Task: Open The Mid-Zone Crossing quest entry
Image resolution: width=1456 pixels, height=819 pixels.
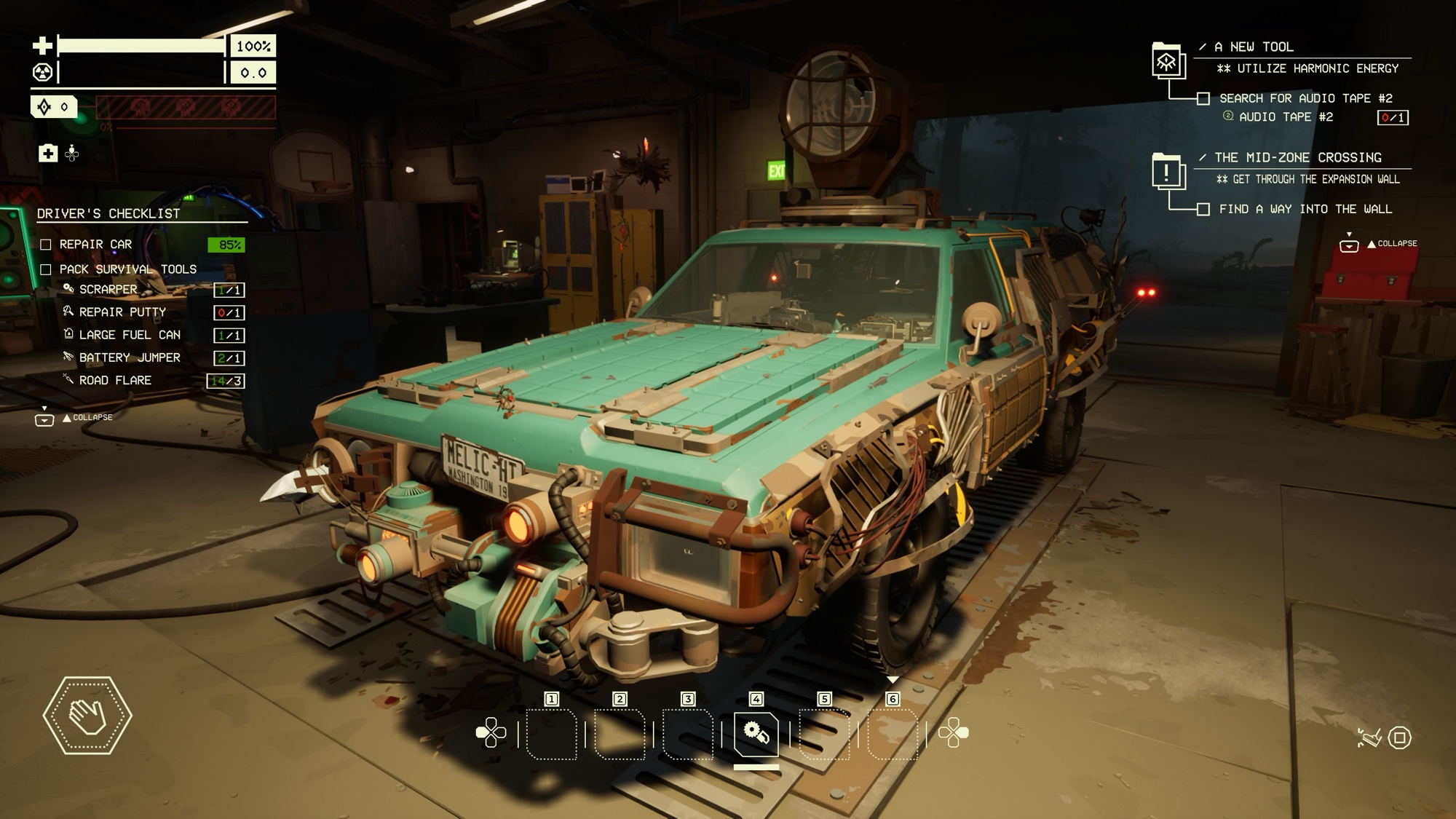Action: (1167, 172)
